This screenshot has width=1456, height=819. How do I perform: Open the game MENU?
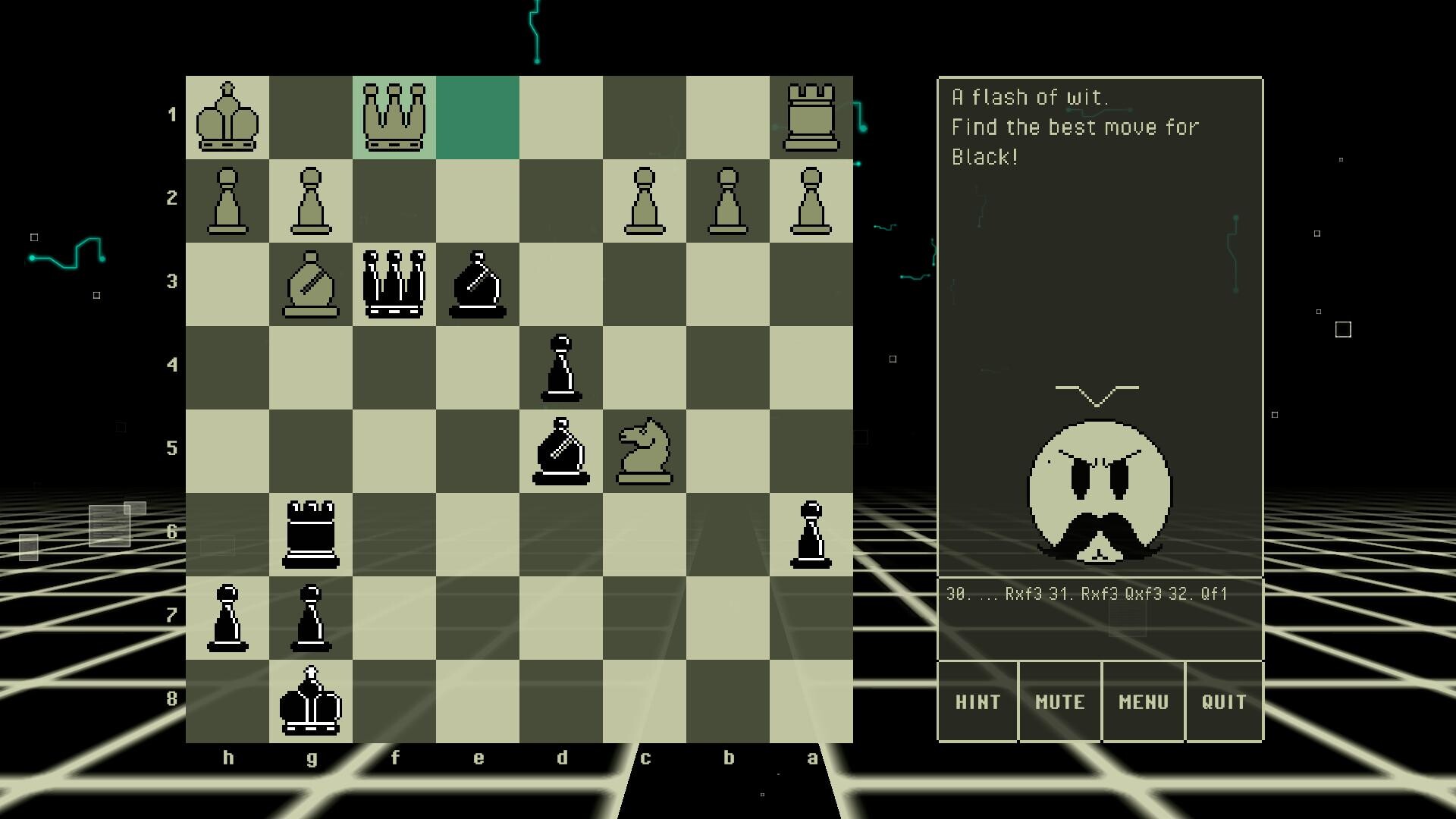pyautogui.click(x=1142, y=702)
